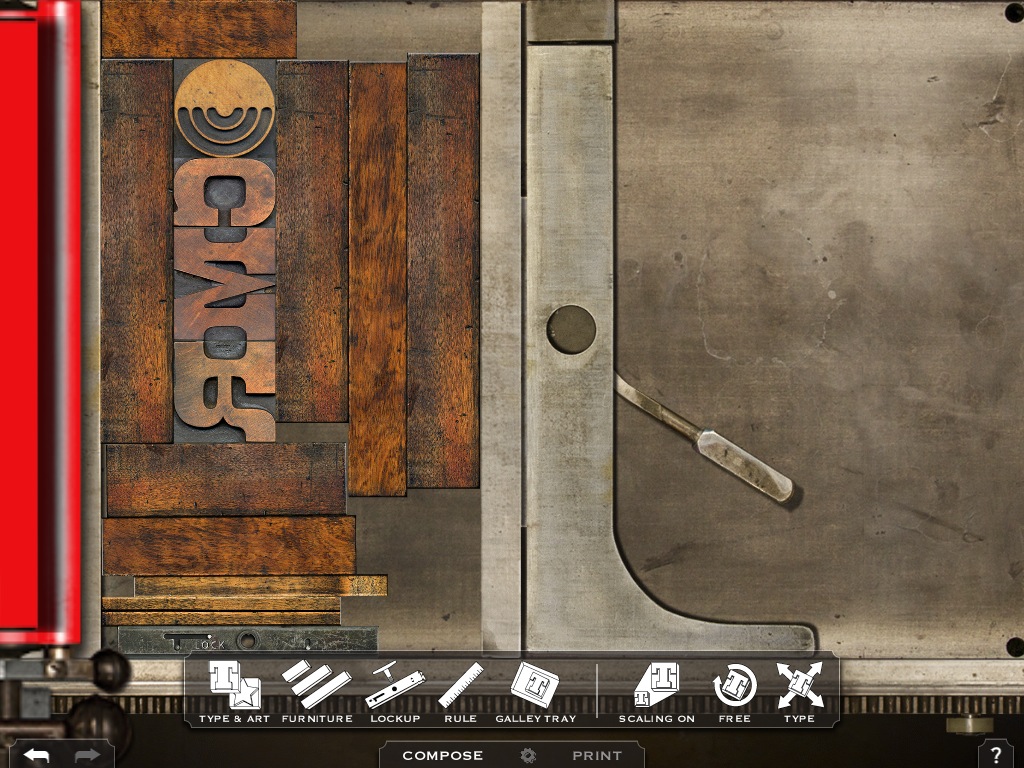Open the Galley Tray
This screenshot has width=1024, height=768.
pyautogui.click(x=535, y=690)
